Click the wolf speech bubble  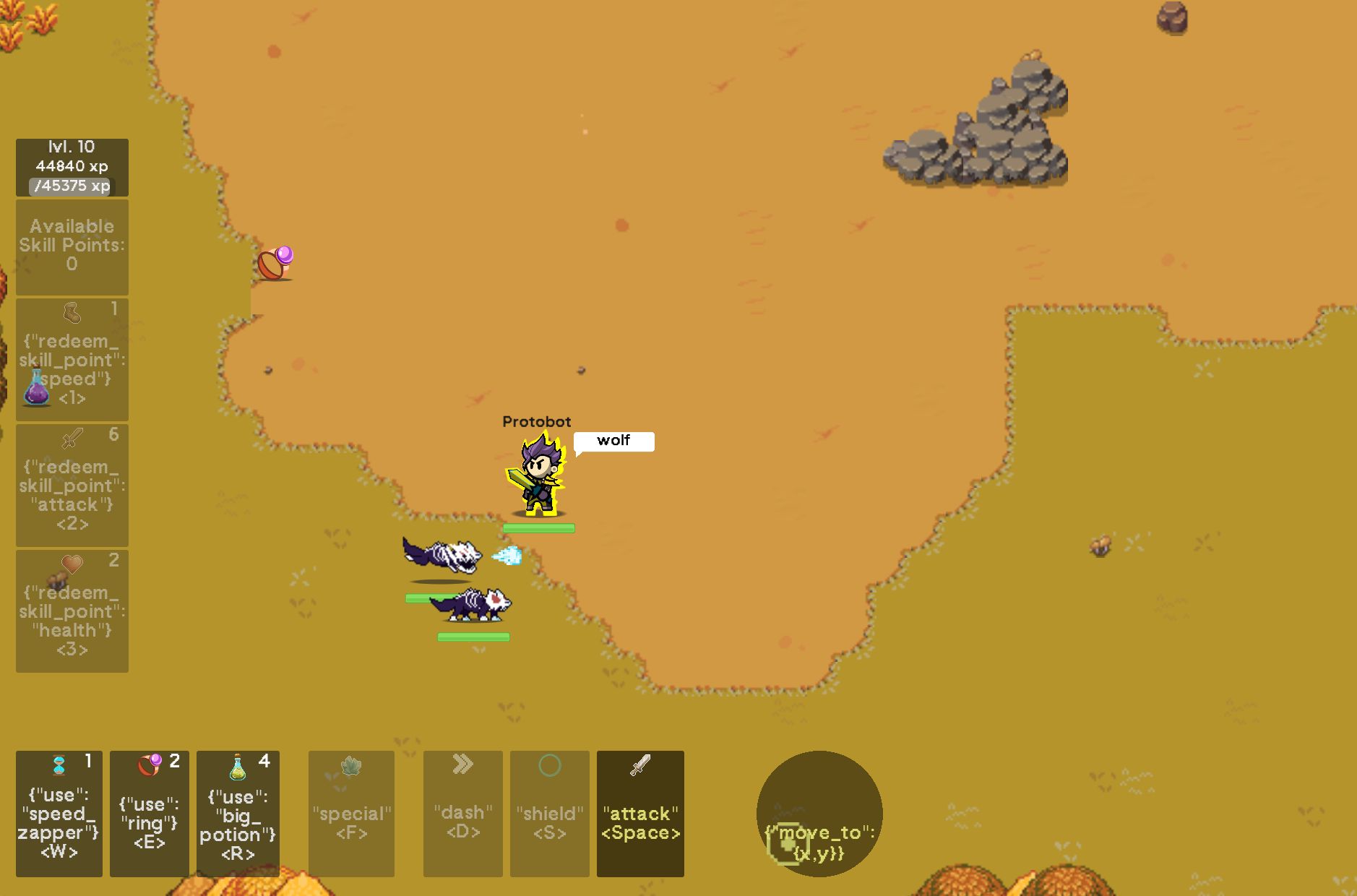[613, 441]
